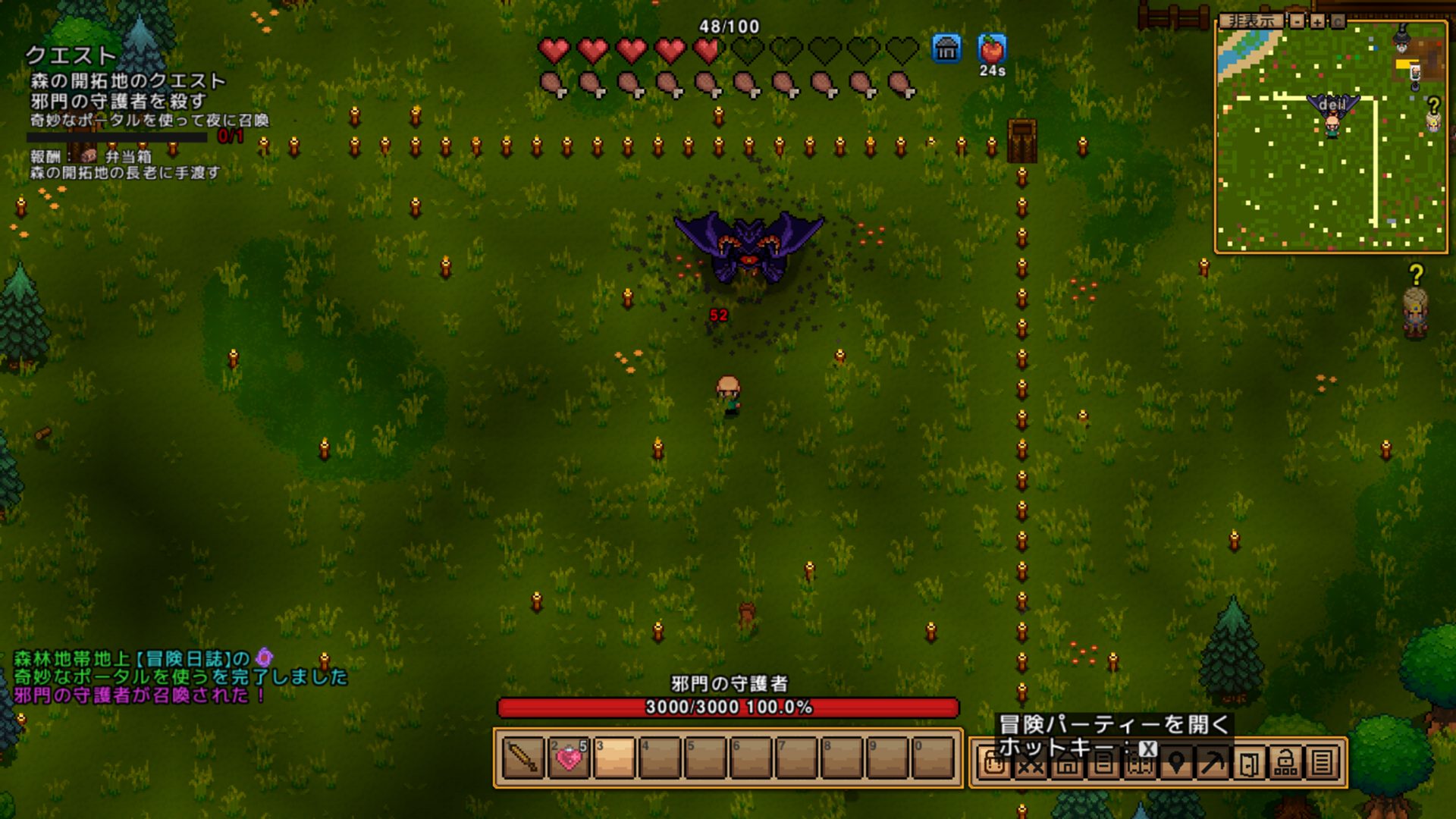Click the house icon in the toolbar
Viewport: 1456px width, 819px height.
click(1067, 763)
